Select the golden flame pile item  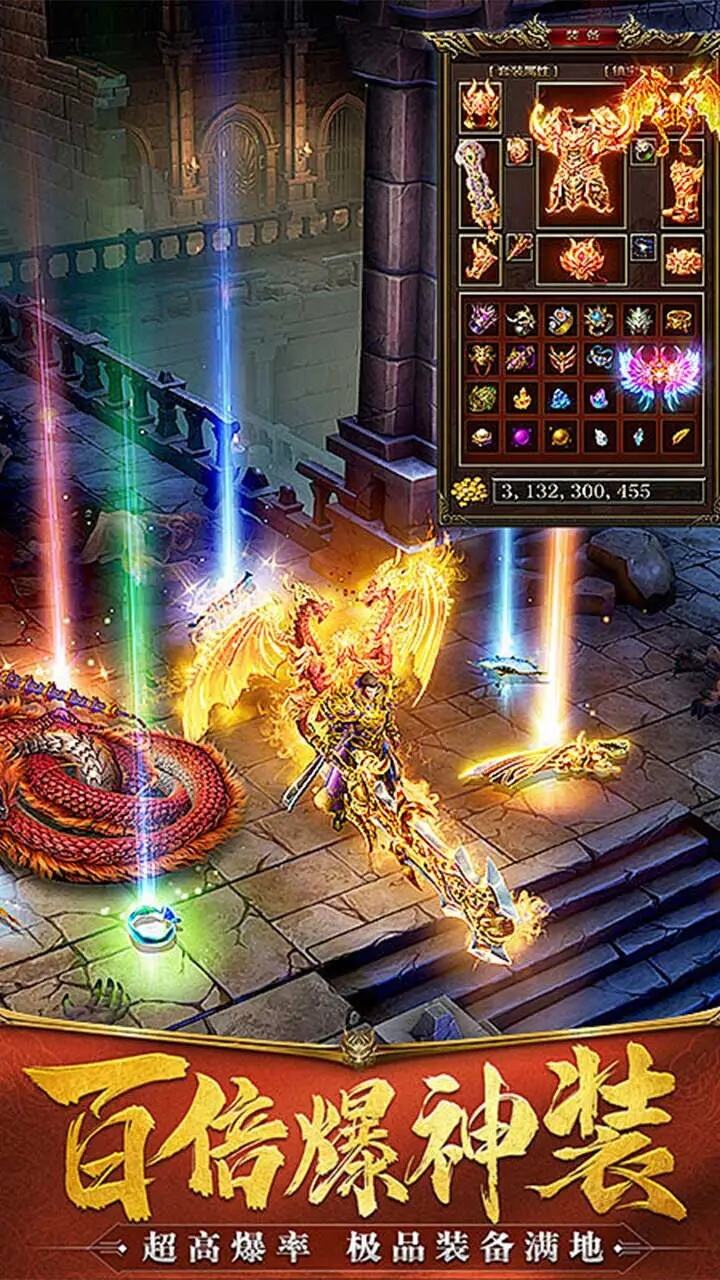[522, 397]
